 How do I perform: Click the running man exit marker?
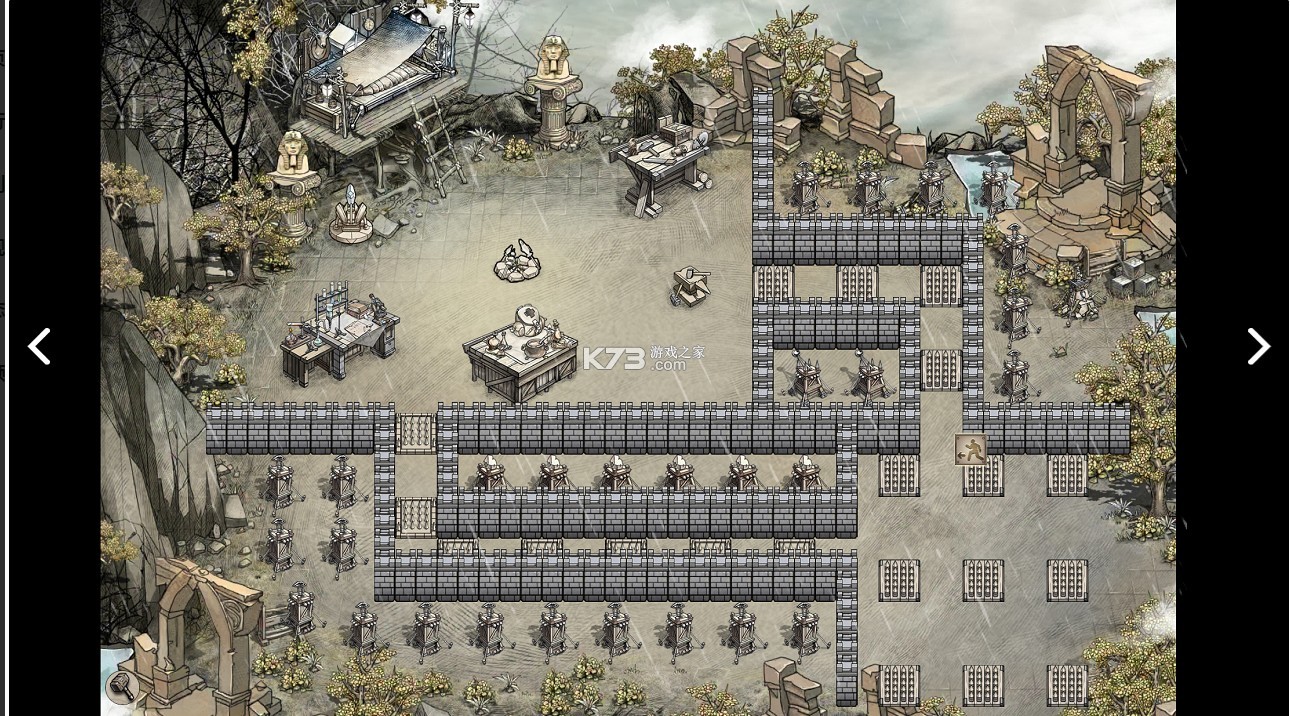click(970, 449)
